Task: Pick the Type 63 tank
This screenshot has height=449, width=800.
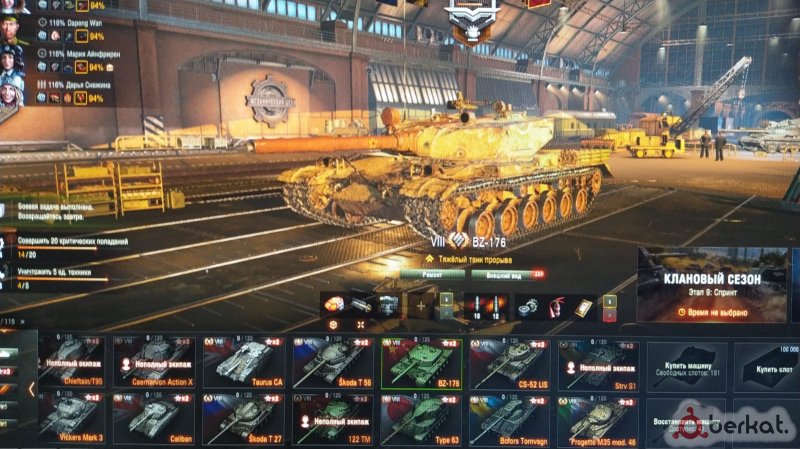Action: coord(420,417)
